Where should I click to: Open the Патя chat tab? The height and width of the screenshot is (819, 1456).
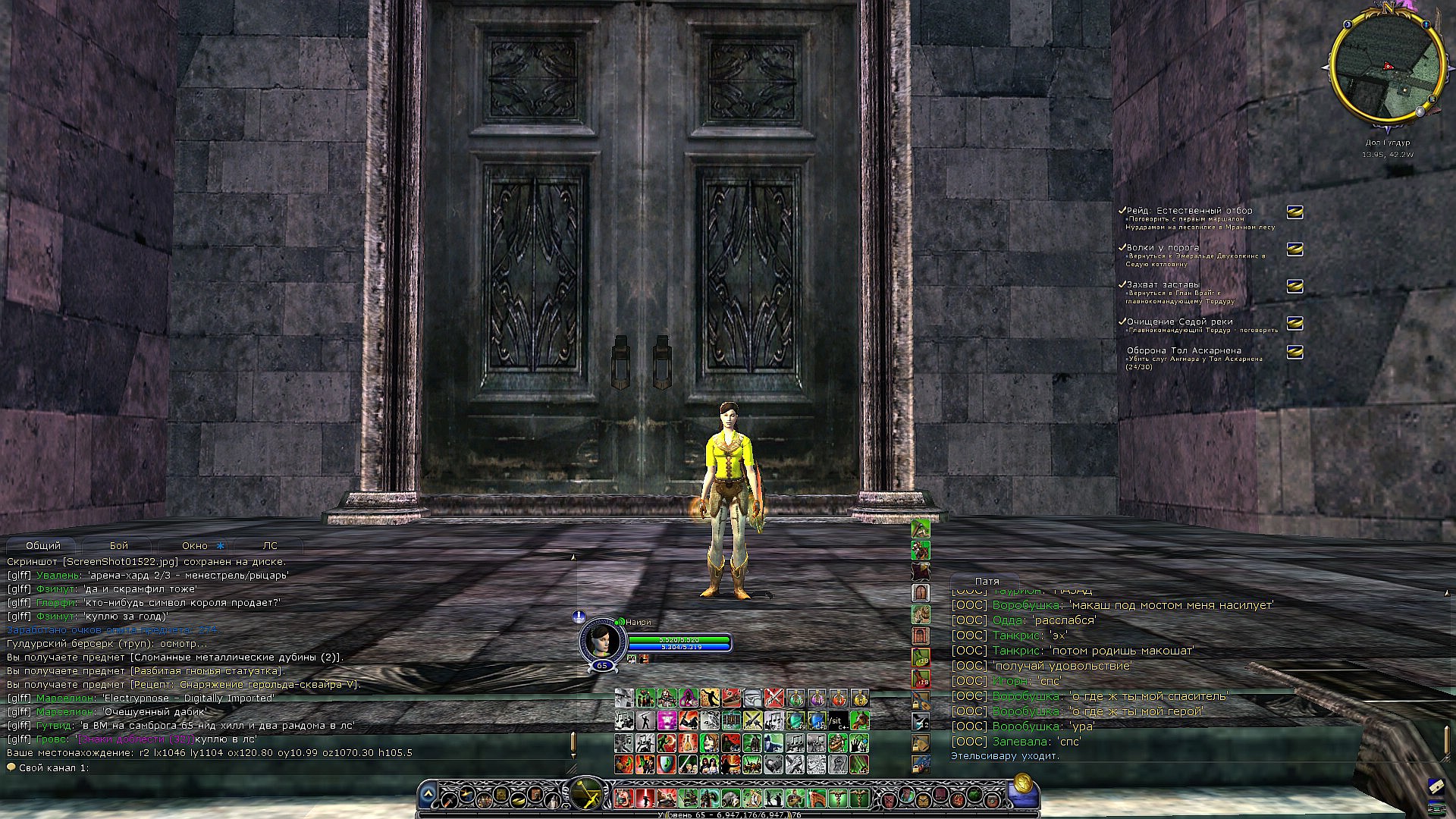click(x=987, y=581)
